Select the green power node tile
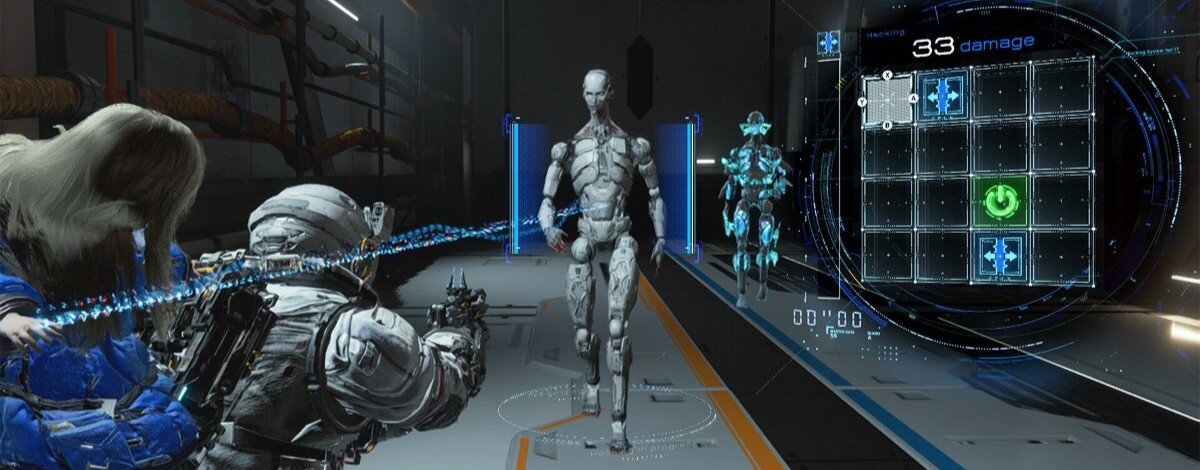This screenshot has width=1200, height=470. (x=1000, y=202)
